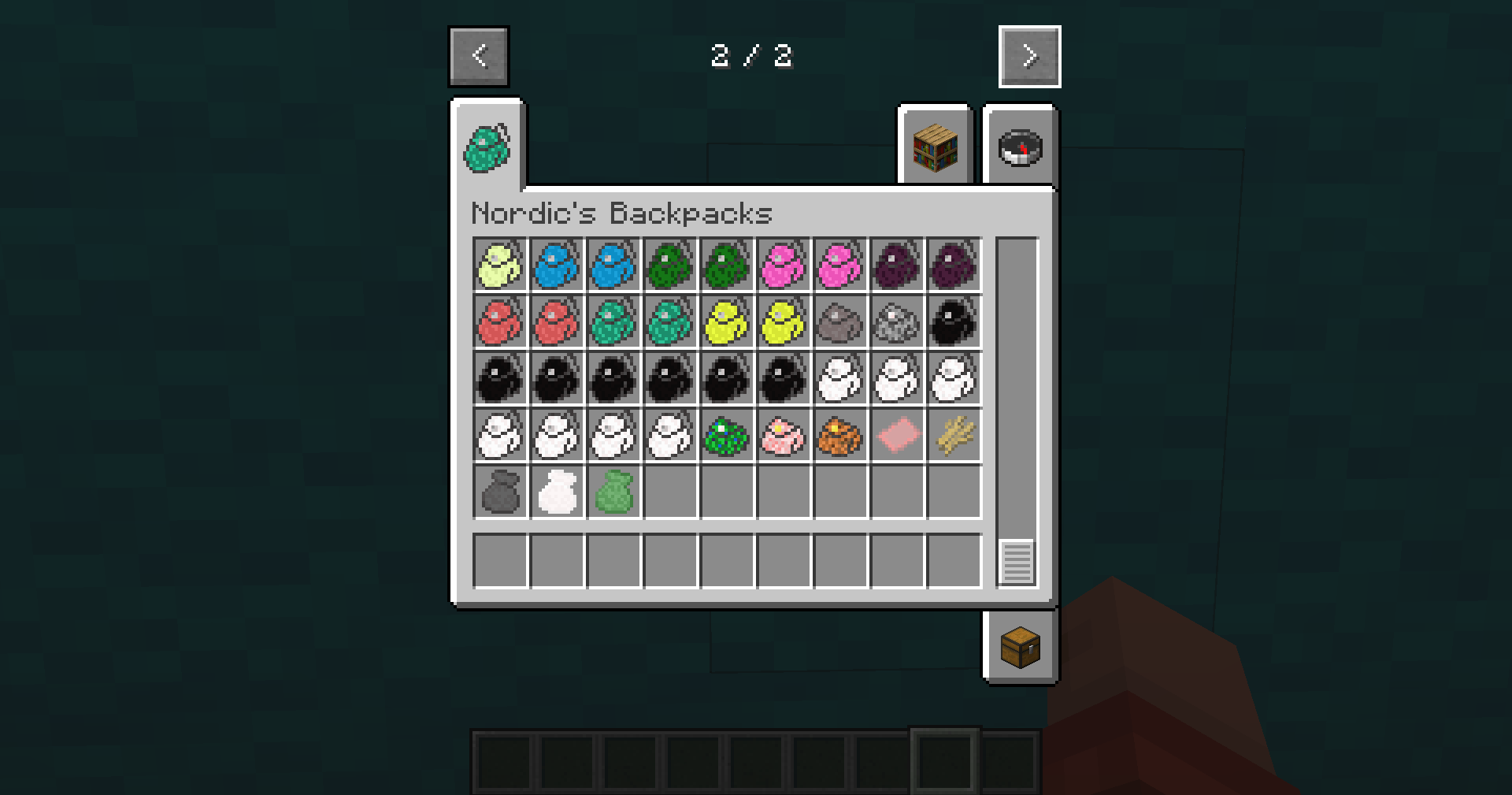Switch to the recovery compass tab
Screen dimensions: 1512x795
(1020, 146)
